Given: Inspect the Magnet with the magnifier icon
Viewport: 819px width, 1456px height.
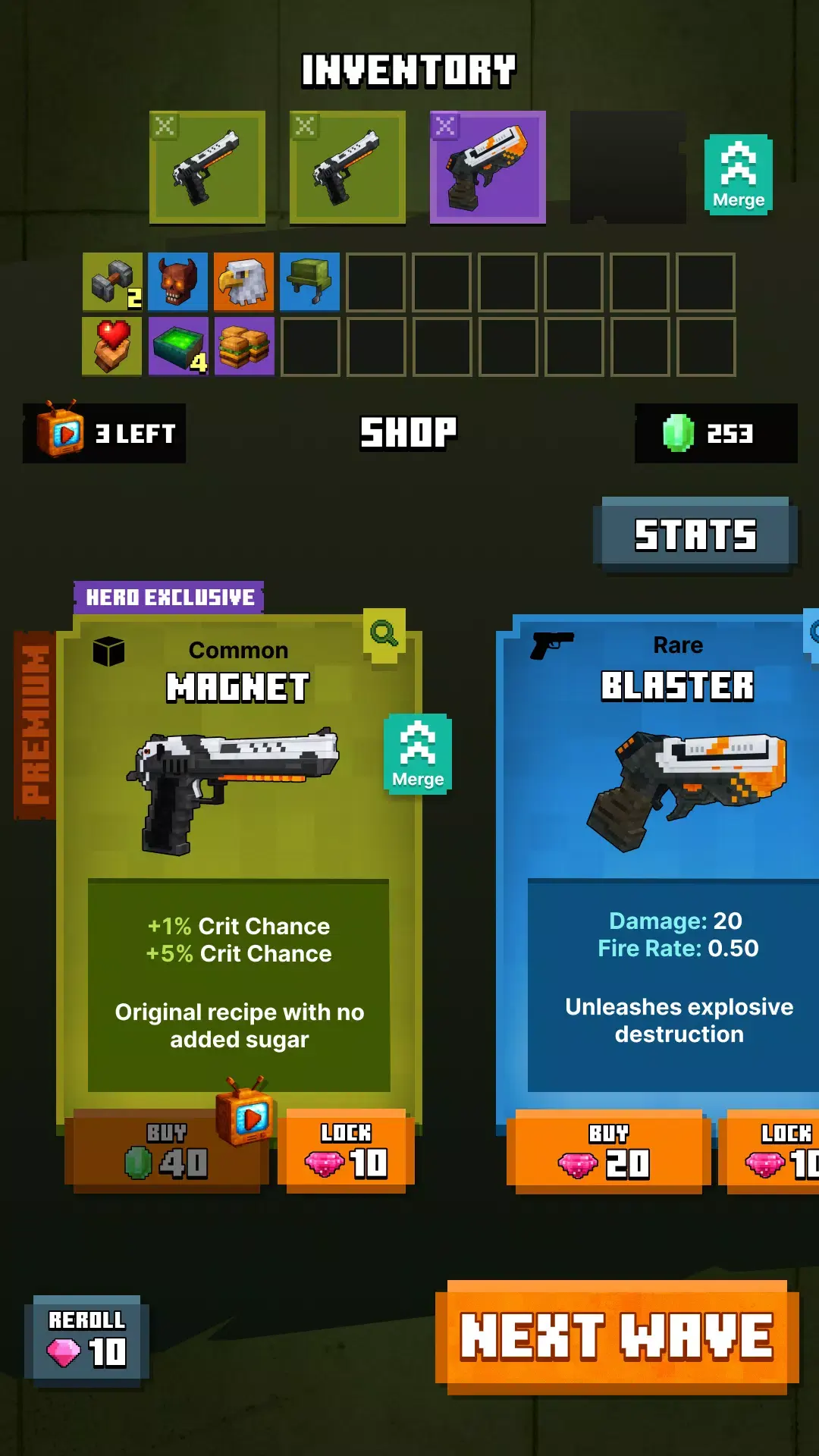Looking at the screenshot, I should (384, 632).
